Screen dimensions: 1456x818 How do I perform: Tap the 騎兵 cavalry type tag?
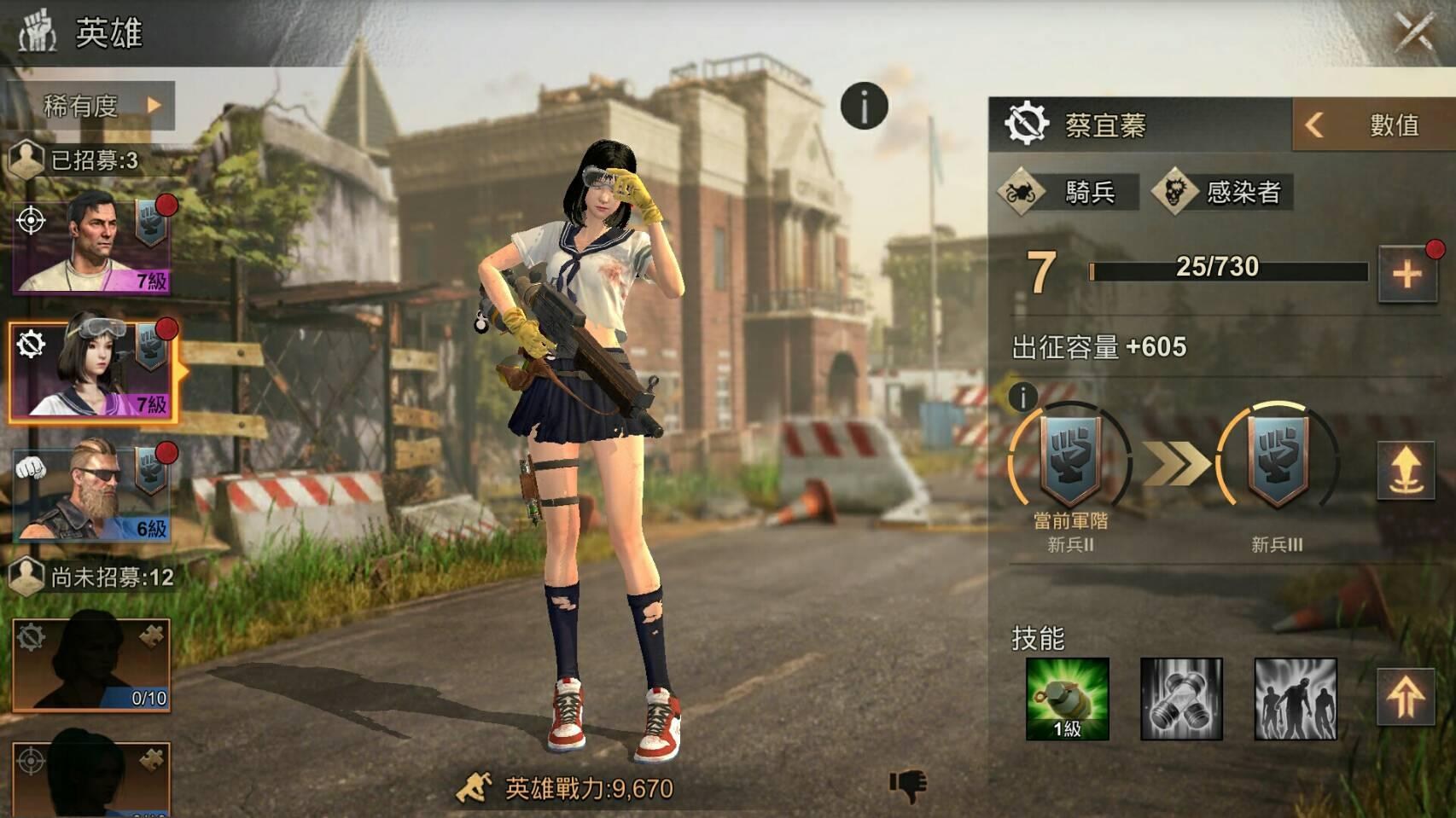coord(1069,192)
